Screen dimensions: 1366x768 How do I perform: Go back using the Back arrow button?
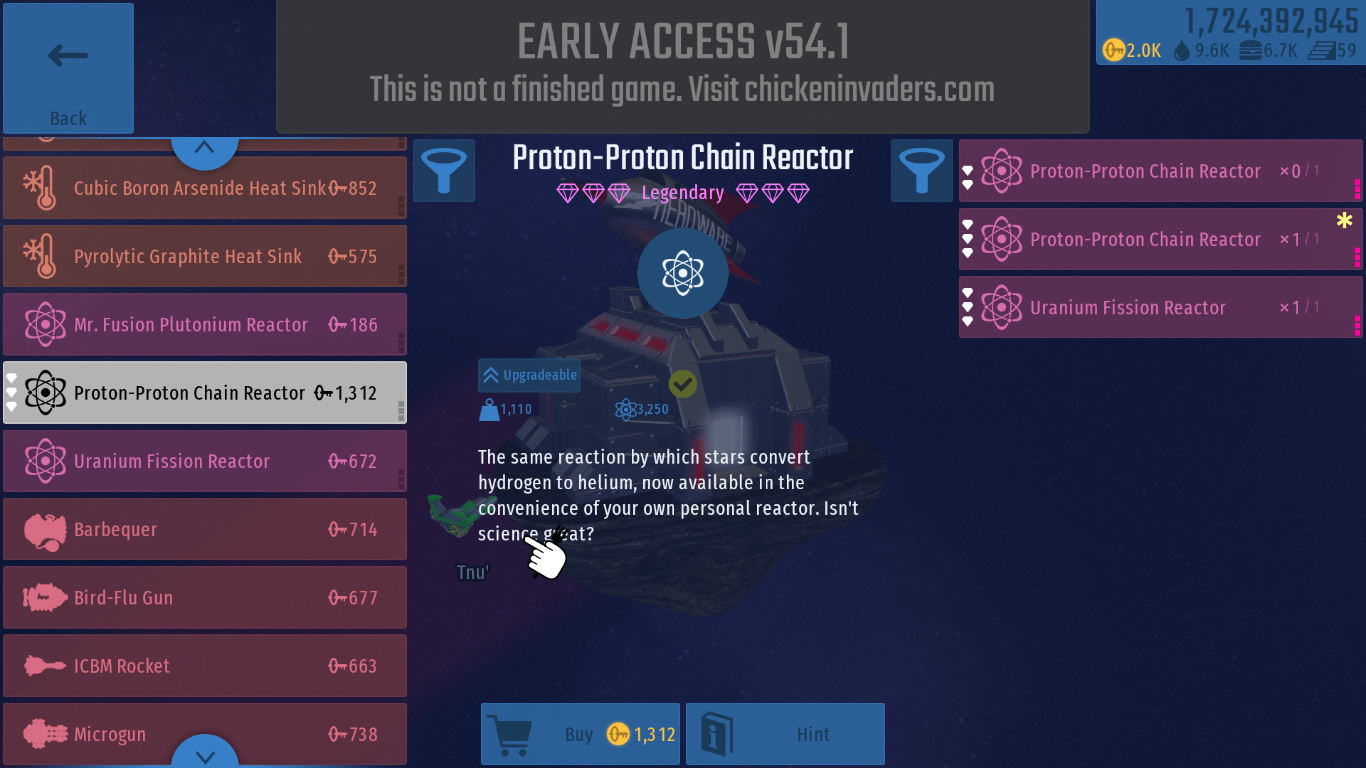pyautogui.click(x=68, y=68)
